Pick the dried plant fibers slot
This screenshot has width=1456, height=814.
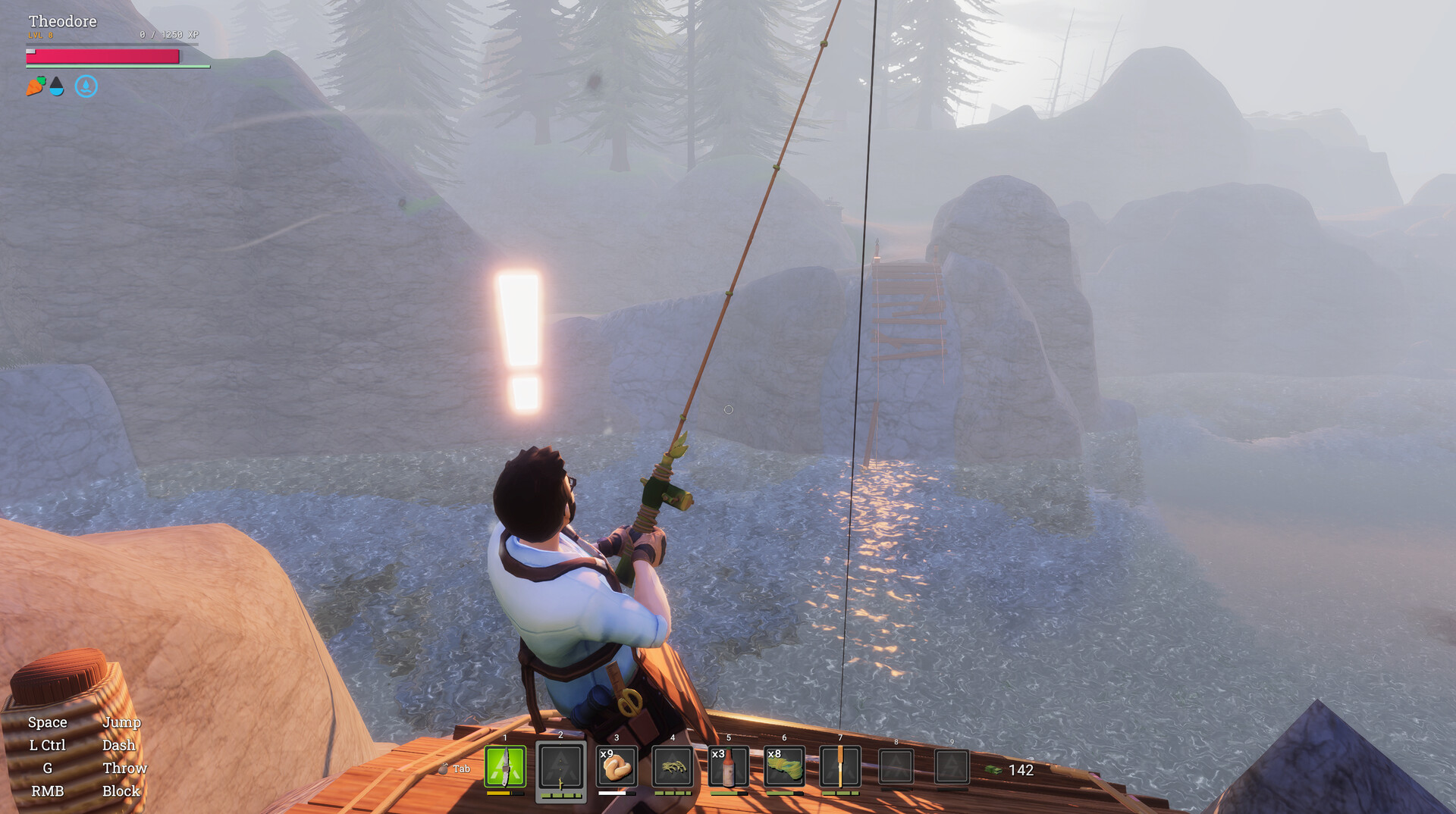(673, 767)
